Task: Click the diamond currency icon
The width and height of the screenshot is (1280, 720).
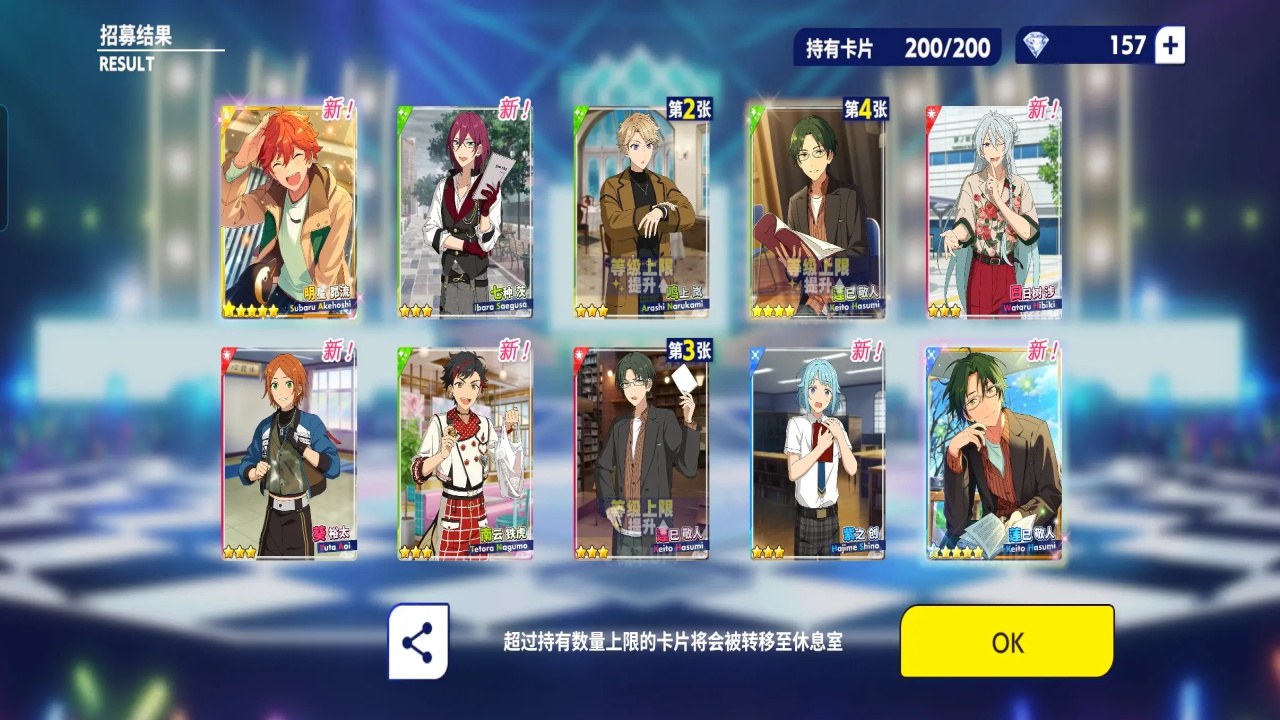Action: coord(1037,45)
